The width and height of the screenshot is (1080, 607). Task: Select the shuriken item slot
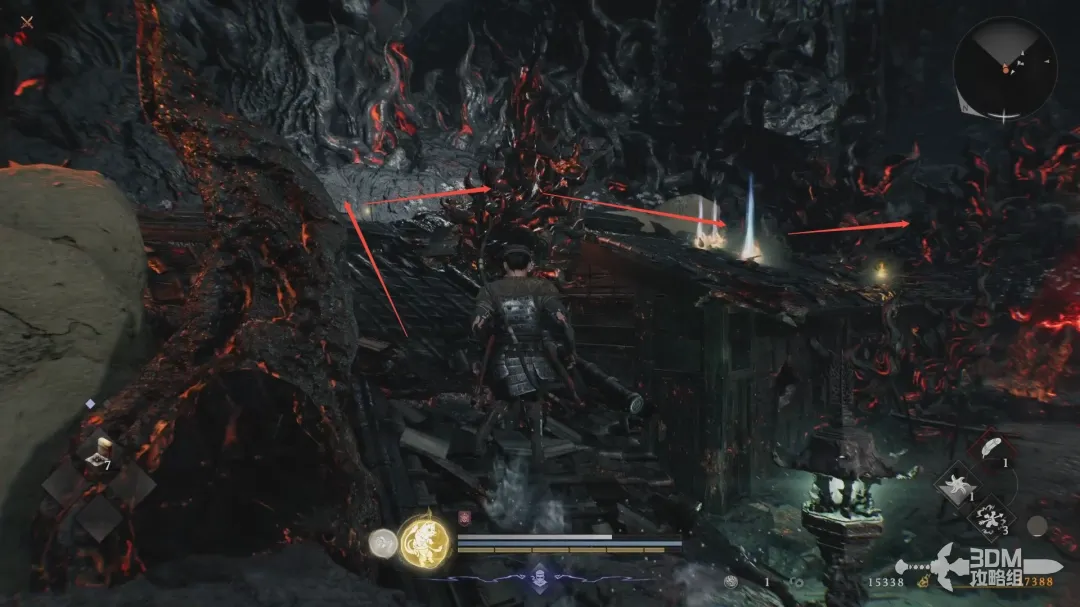pyautogui.click(x=958, y=486)
